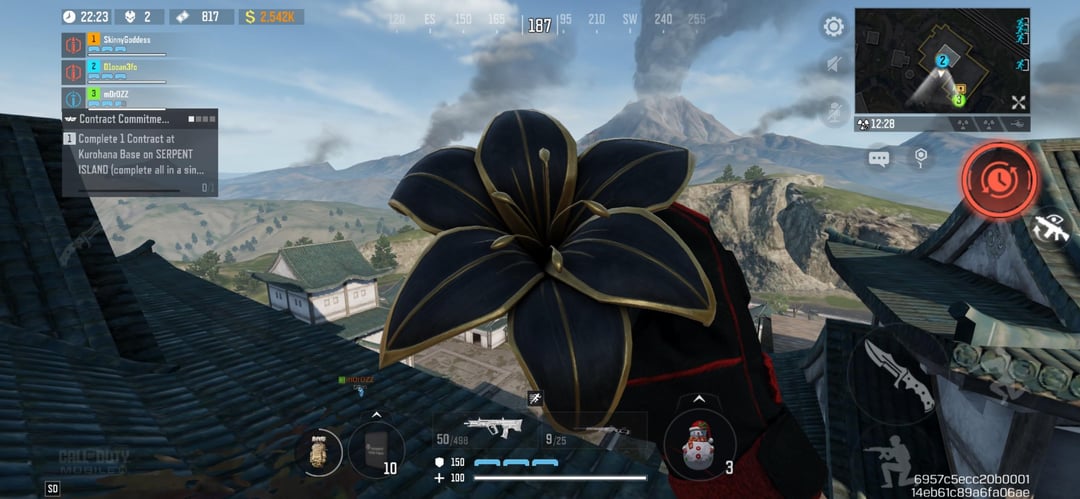
Task: Select the gold gauntlet slot
Action: (x=320, y=451)
